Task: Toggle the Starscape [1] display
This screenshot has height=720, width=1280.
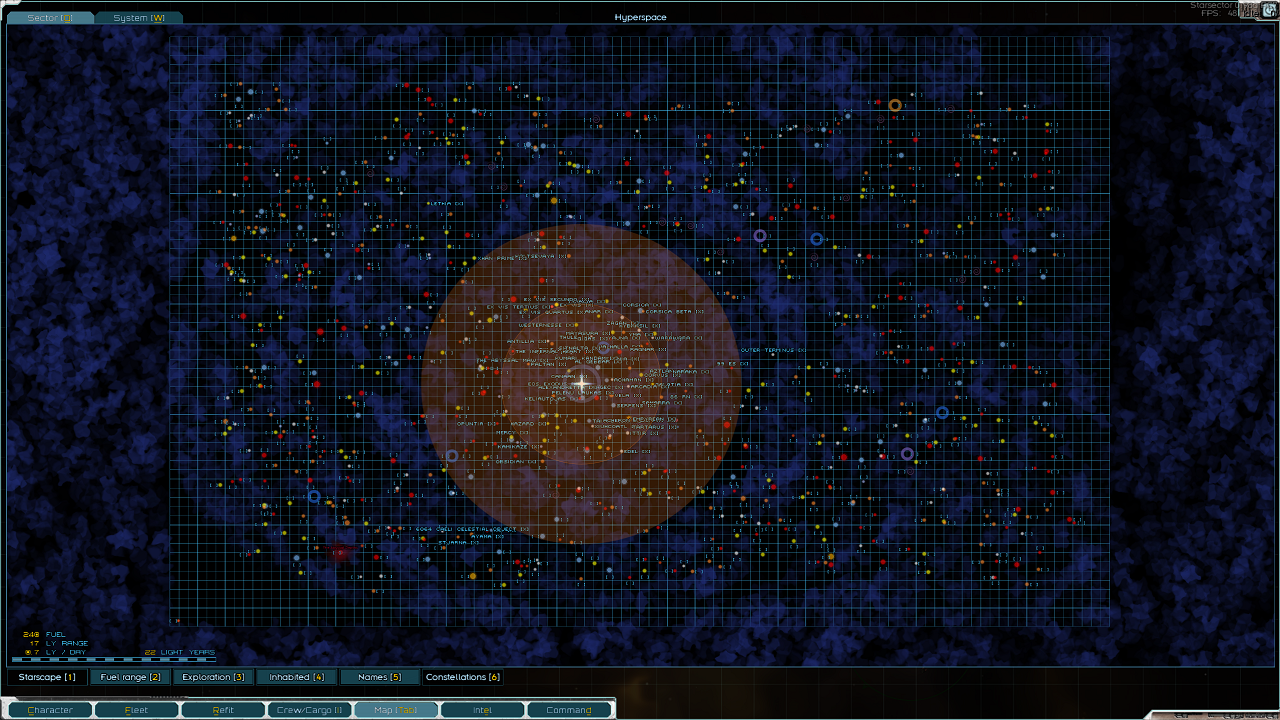Action: pos(47,677)
